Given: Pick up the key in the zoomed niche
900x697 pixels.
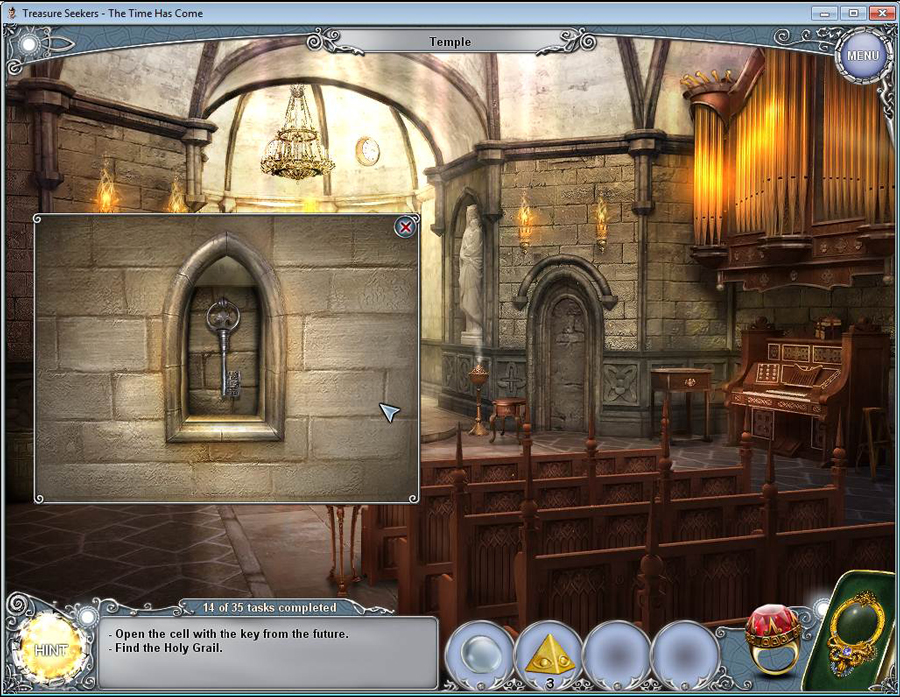Looking at the screenshot, I should click(x=224, y=348).
